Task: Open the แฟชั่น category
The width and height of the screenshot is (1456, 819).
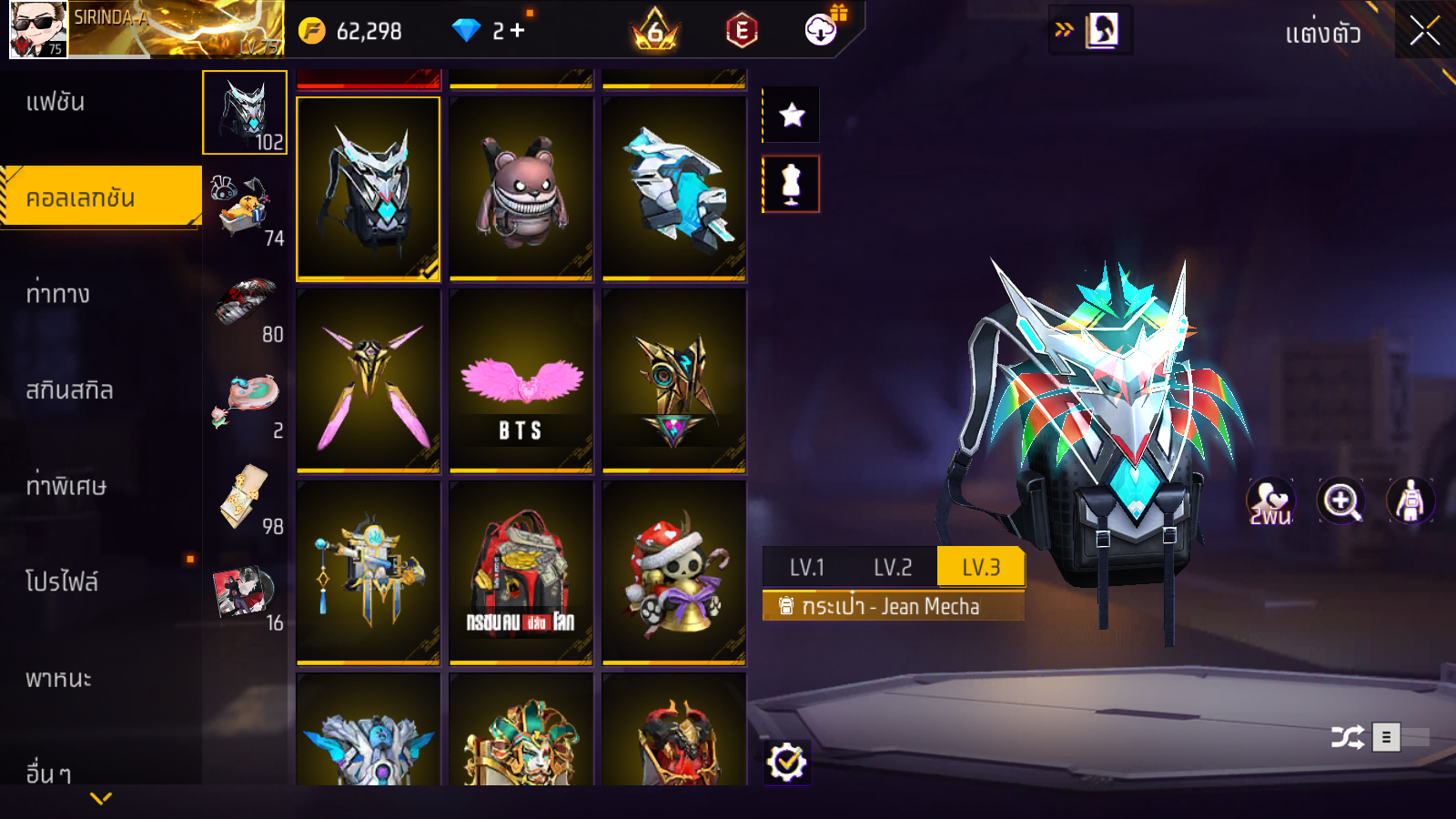Action: [x=56, y=102]
